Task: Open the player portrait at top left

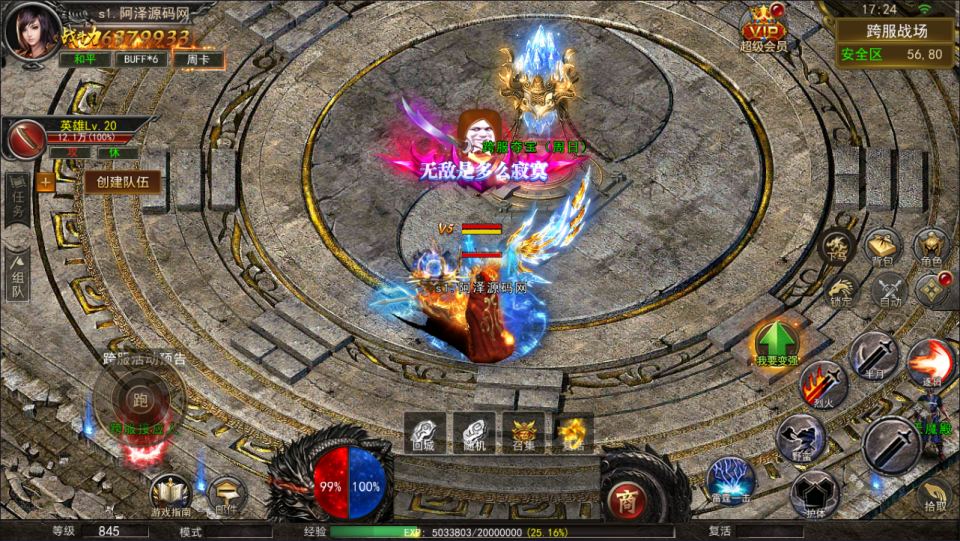Action: 29,30
